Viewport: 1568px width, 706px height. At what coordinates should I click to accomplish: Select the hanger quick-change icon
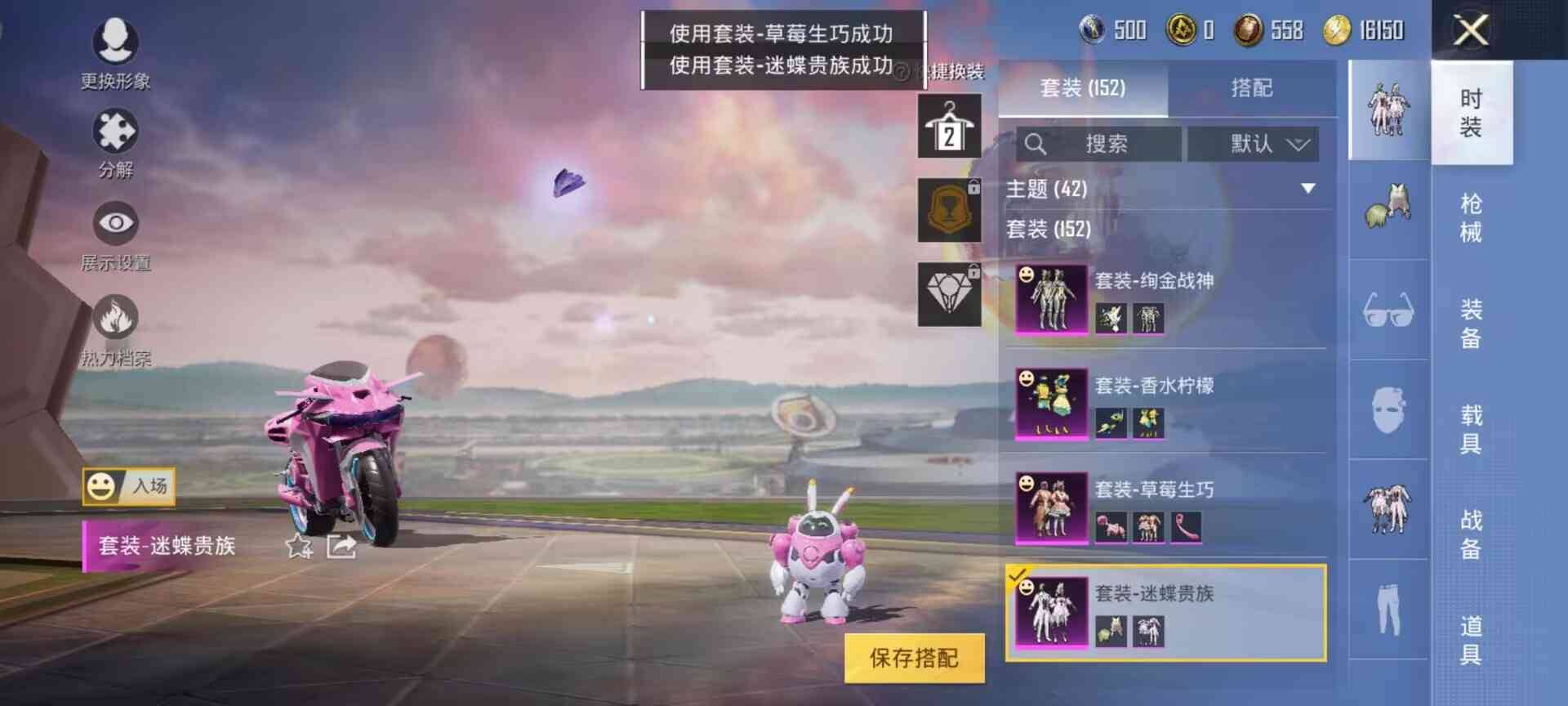pos(950,128)
